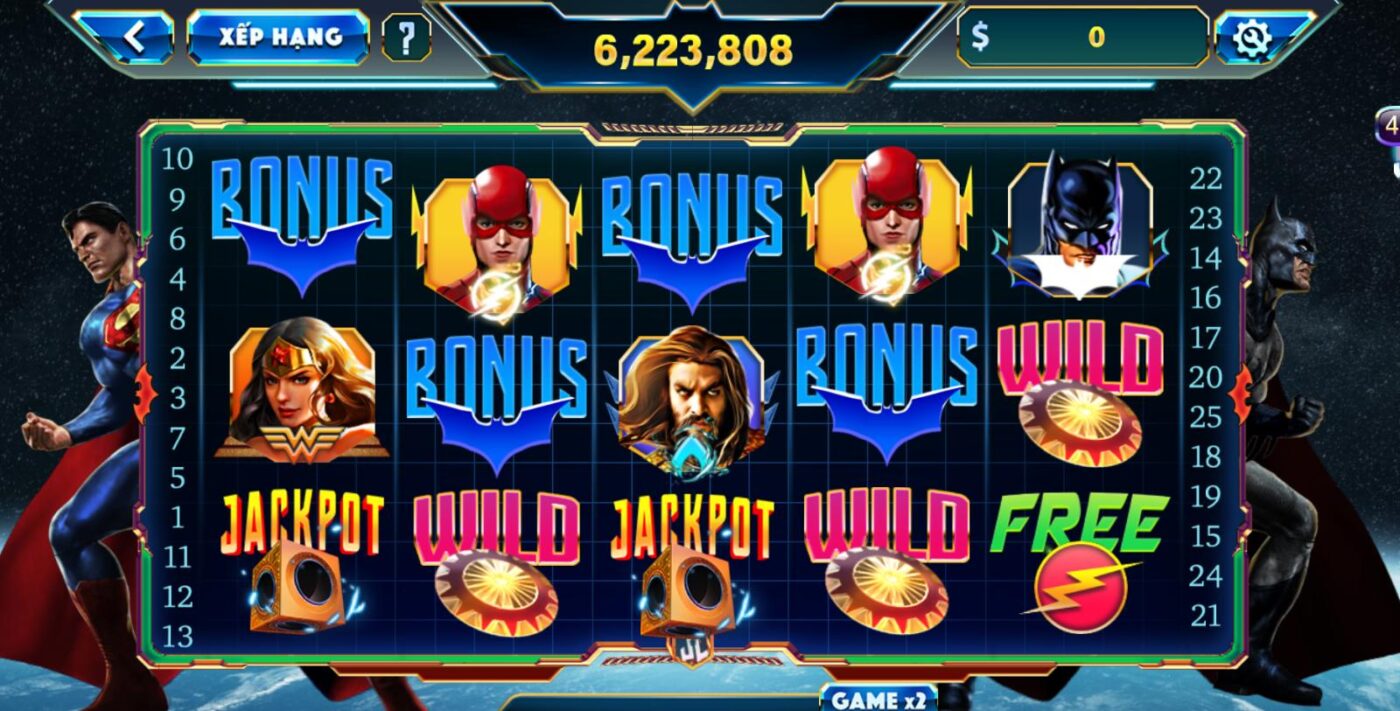Select payline number 10 indicator

point(177,159)
